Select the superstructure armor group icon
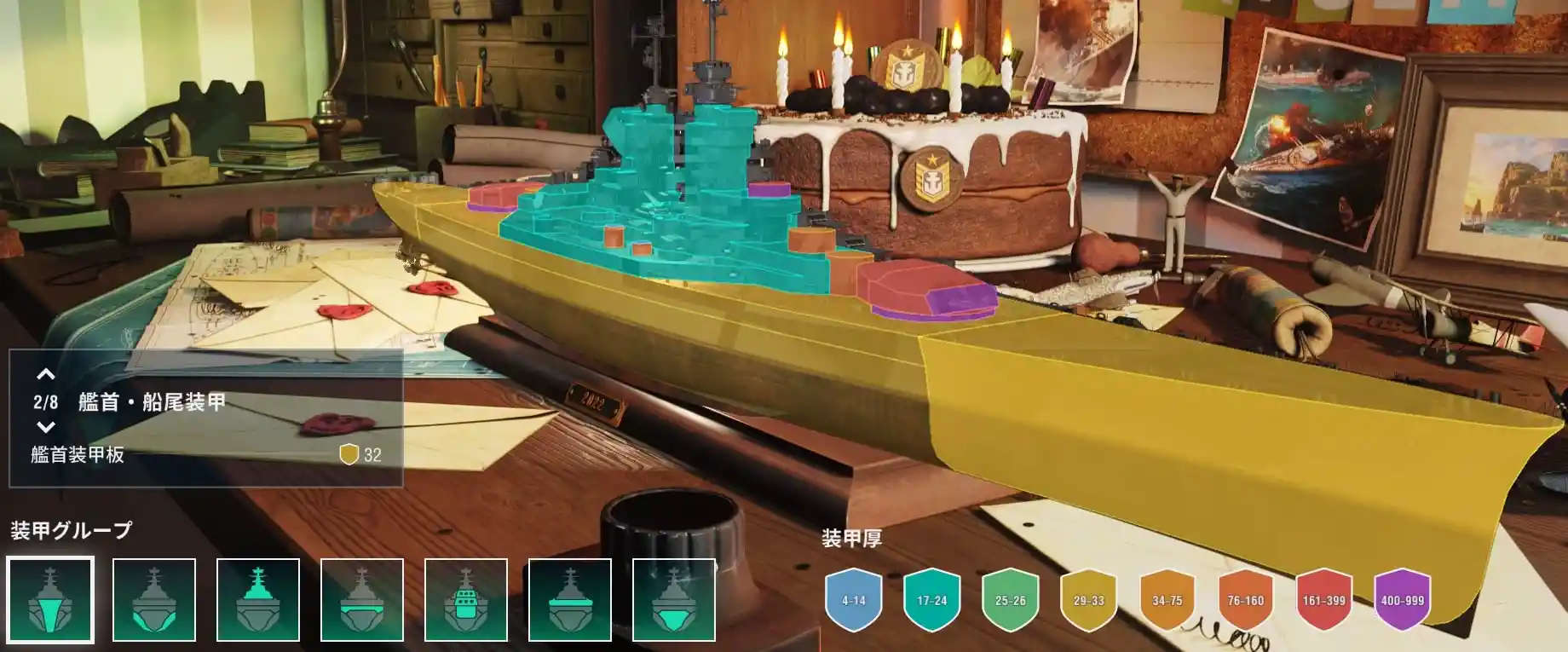Viewport: 1568px width, 652px height. (x=258, y=599)
